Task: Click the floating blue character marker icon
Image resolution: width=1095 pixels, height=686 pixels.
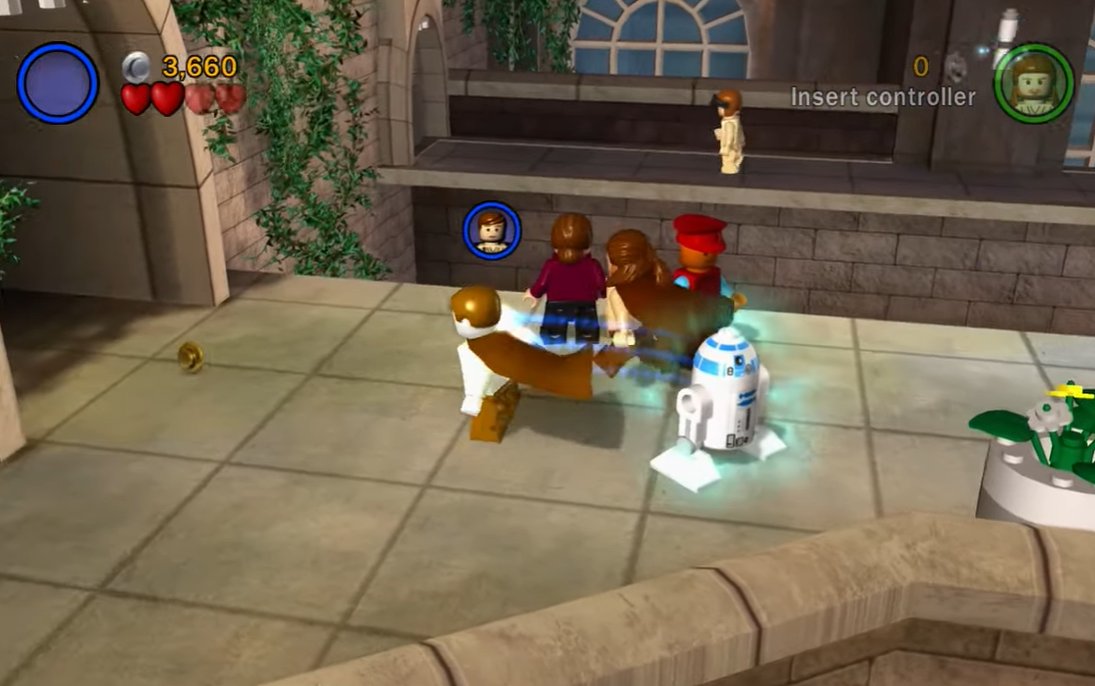Action: pos(491,230)
